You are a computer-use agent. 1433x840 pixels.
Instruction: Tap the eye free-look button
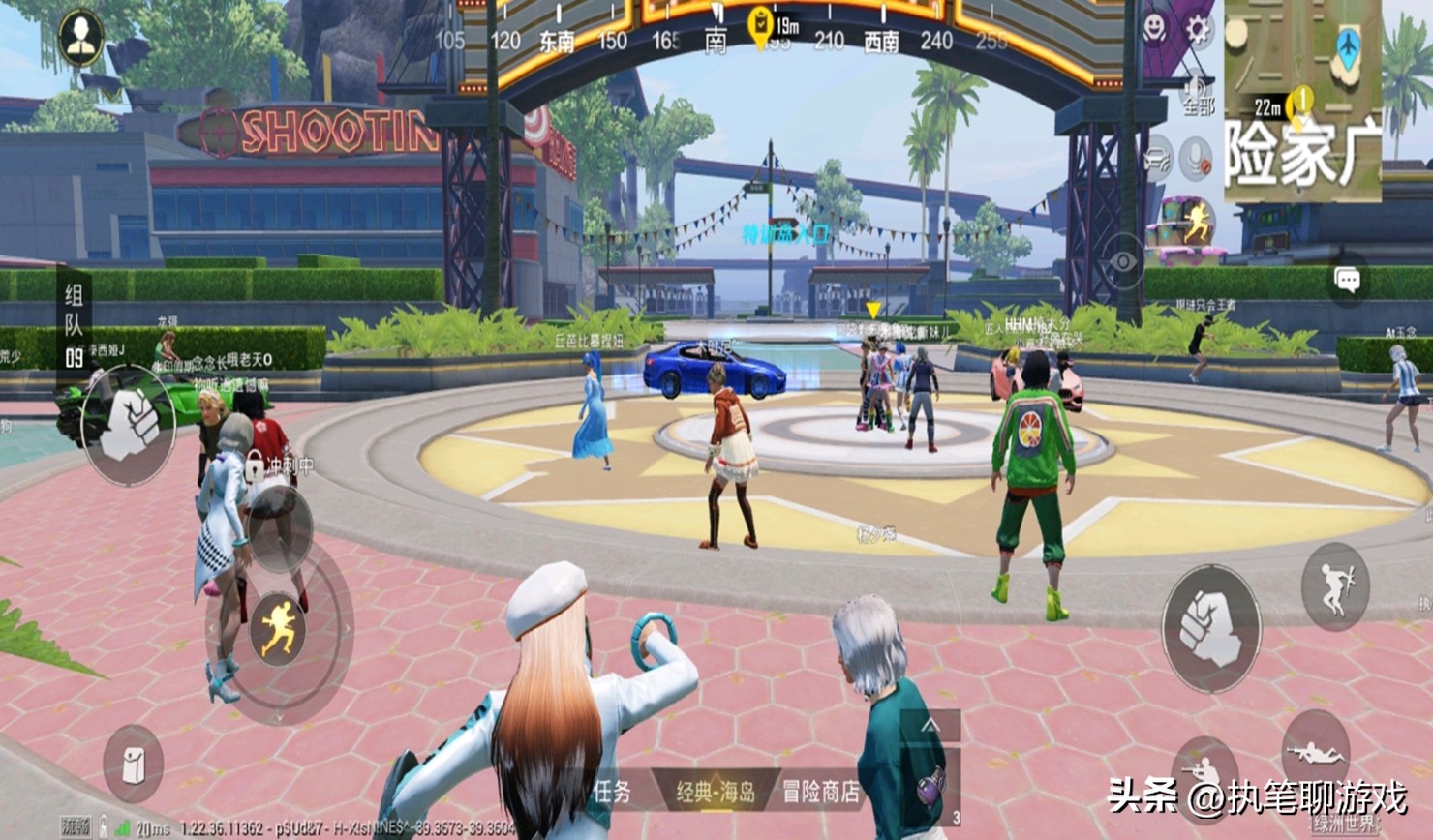pyautogui.click(x=1123, y=261)
